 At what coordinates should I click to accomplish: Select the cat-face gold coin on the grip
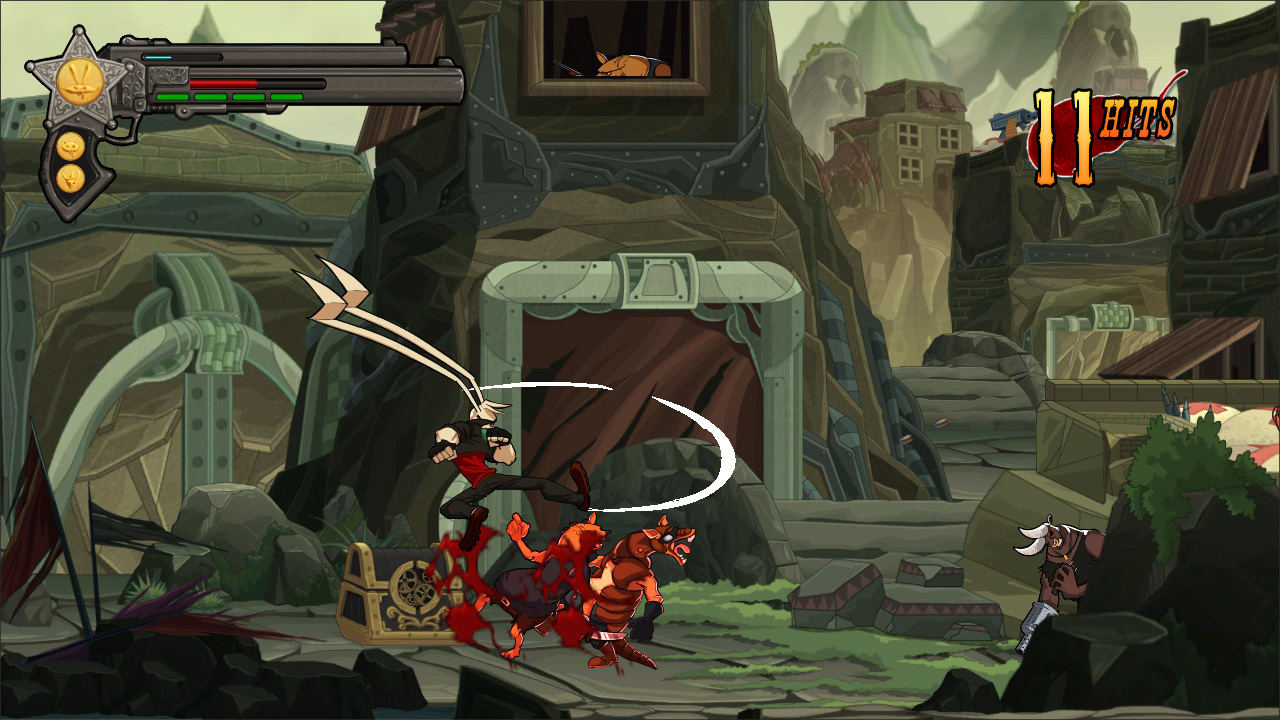pos(70,146)
